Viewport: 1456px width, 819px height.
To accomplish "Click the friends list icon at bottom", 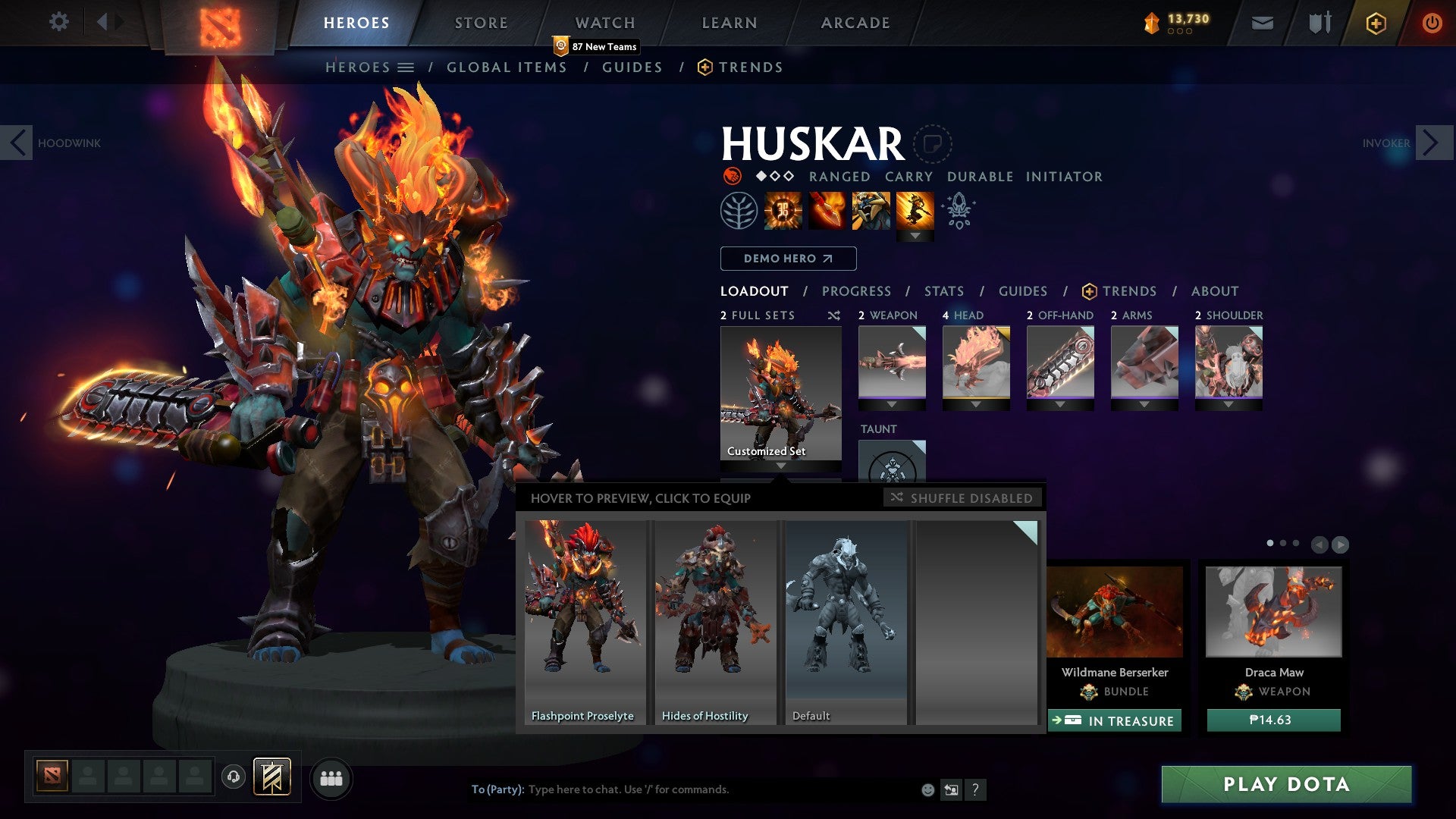I will pyautogui.click(x=331, y=778).
